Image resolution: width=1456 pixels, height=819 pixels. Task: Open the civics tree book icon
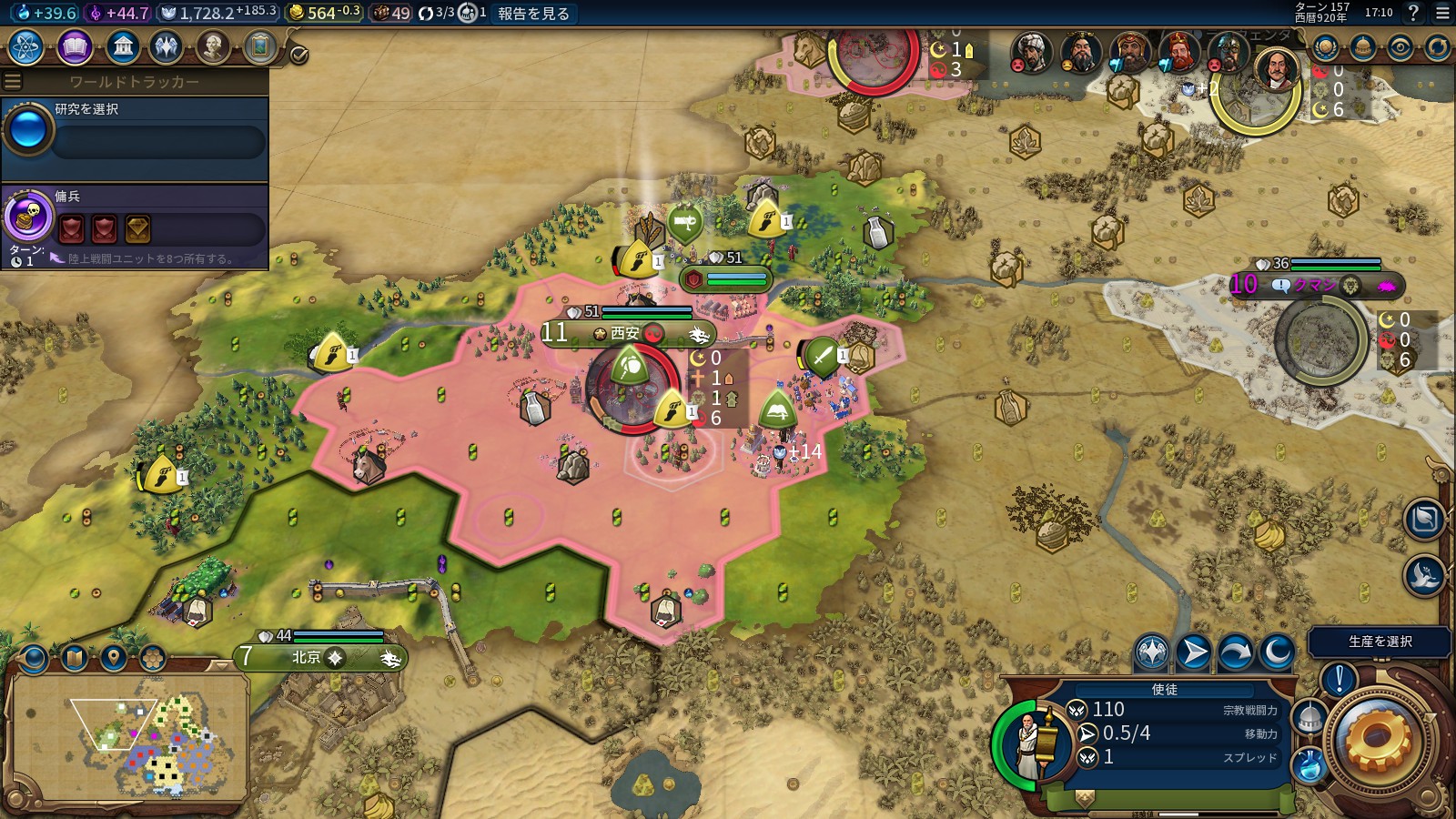(75, 47)
